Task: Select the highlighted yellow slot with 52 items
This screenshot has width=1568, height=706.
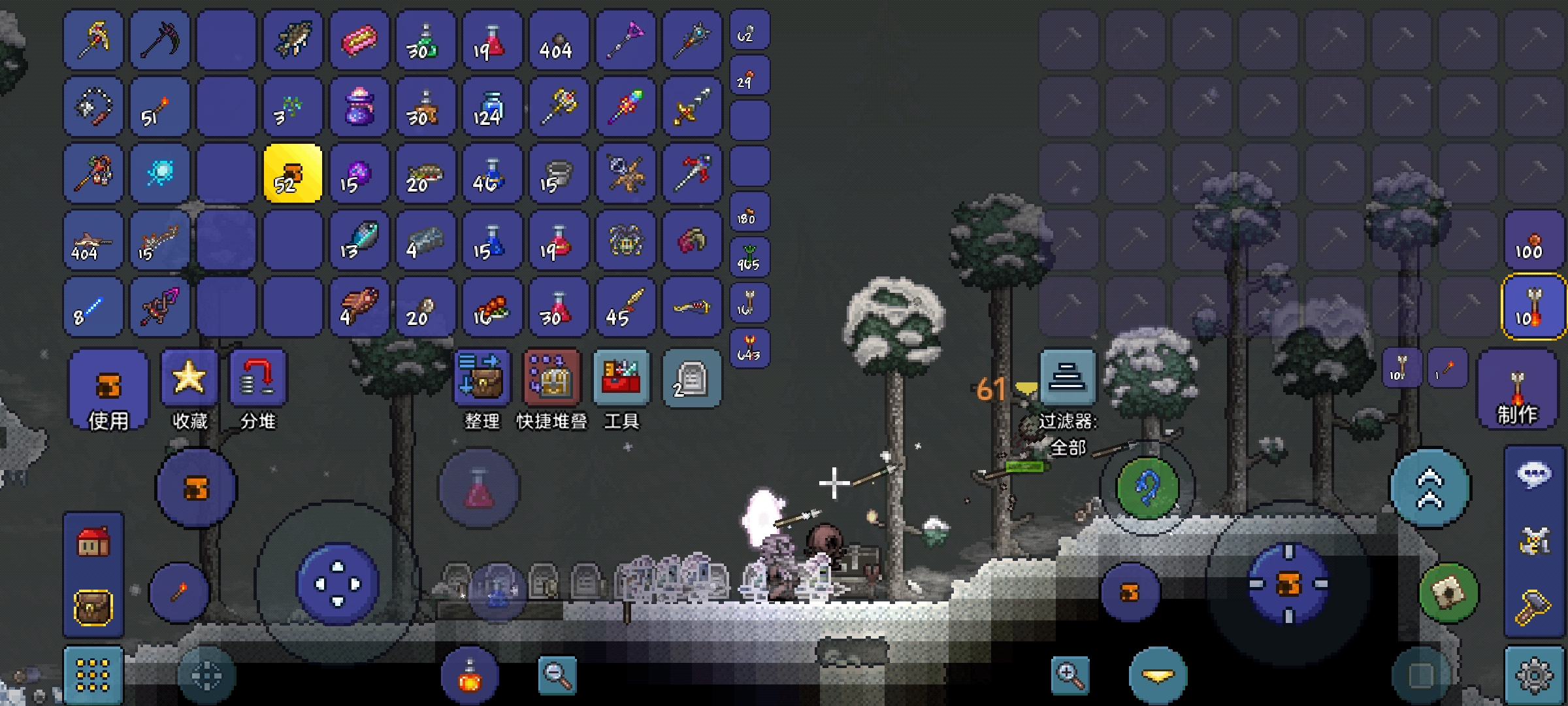Action: [x=293, y=173]
